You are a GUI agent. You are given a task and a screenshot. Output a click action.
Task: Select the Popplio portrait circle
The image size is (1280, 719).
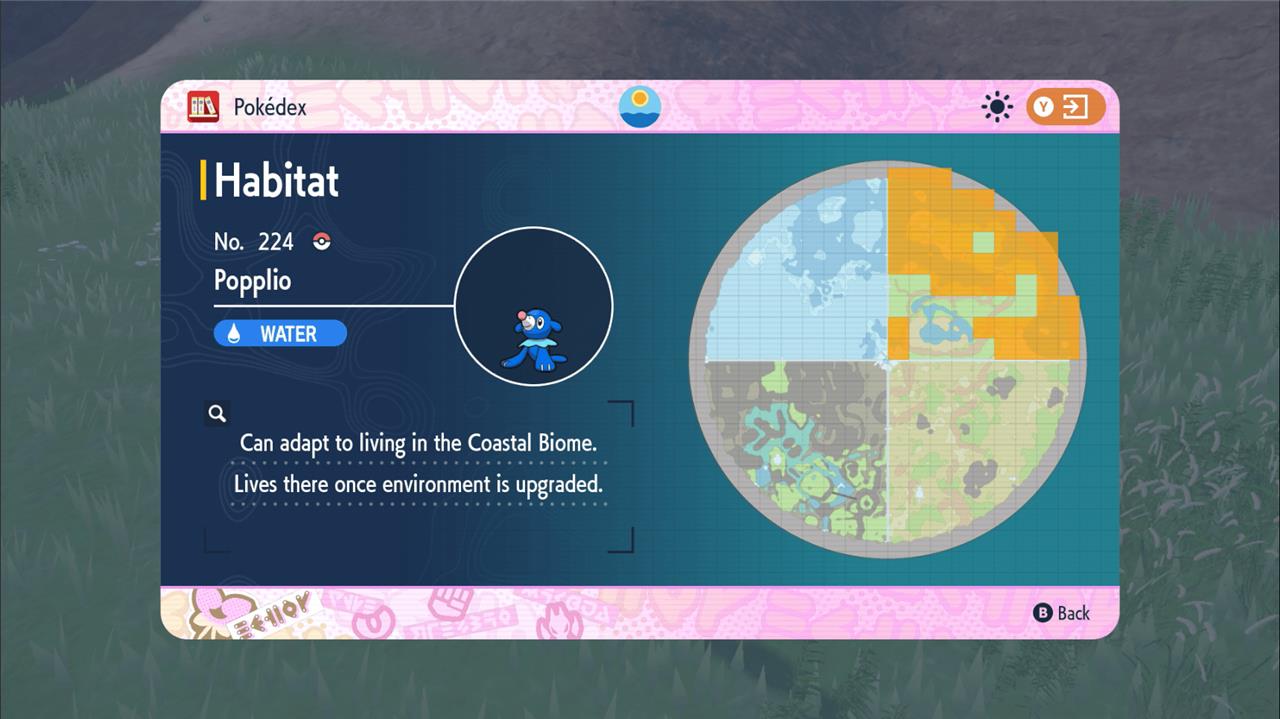[x=533, y=306]
